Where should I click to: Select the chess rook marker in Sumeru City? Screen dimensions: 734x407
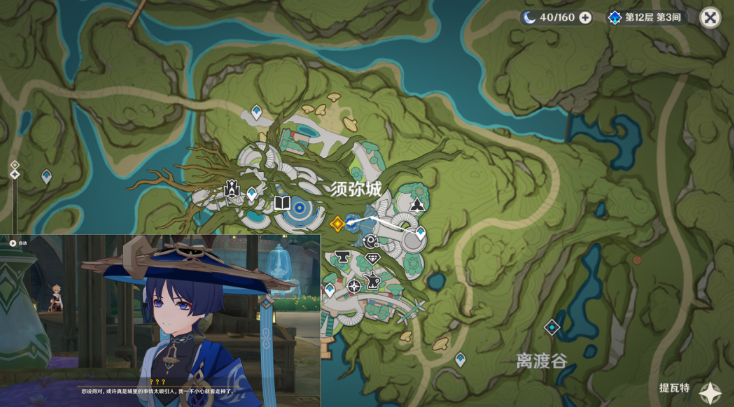click(x=232, y=188)
